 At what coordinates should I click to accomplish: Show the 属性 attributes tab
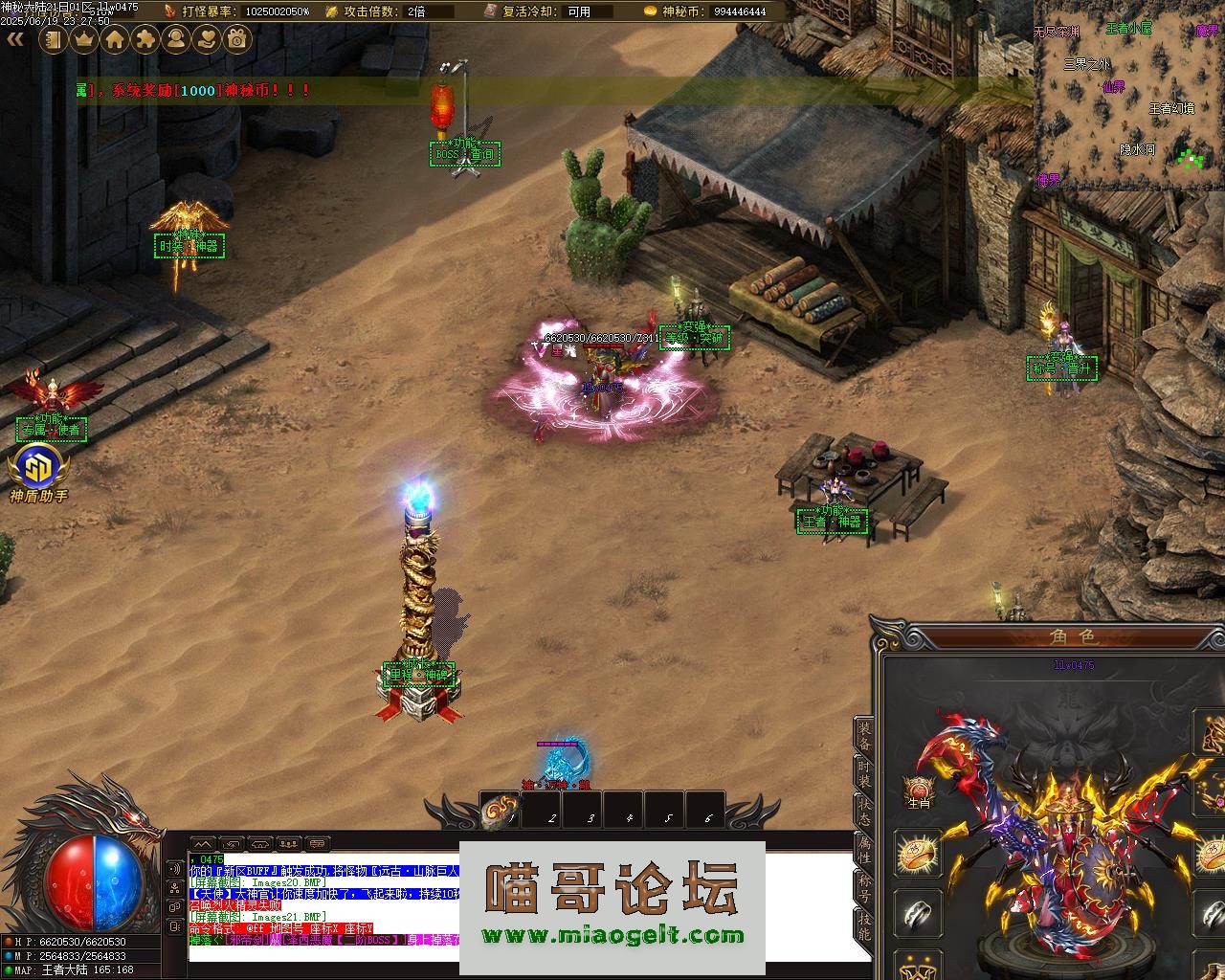click(x=864, y=850)
